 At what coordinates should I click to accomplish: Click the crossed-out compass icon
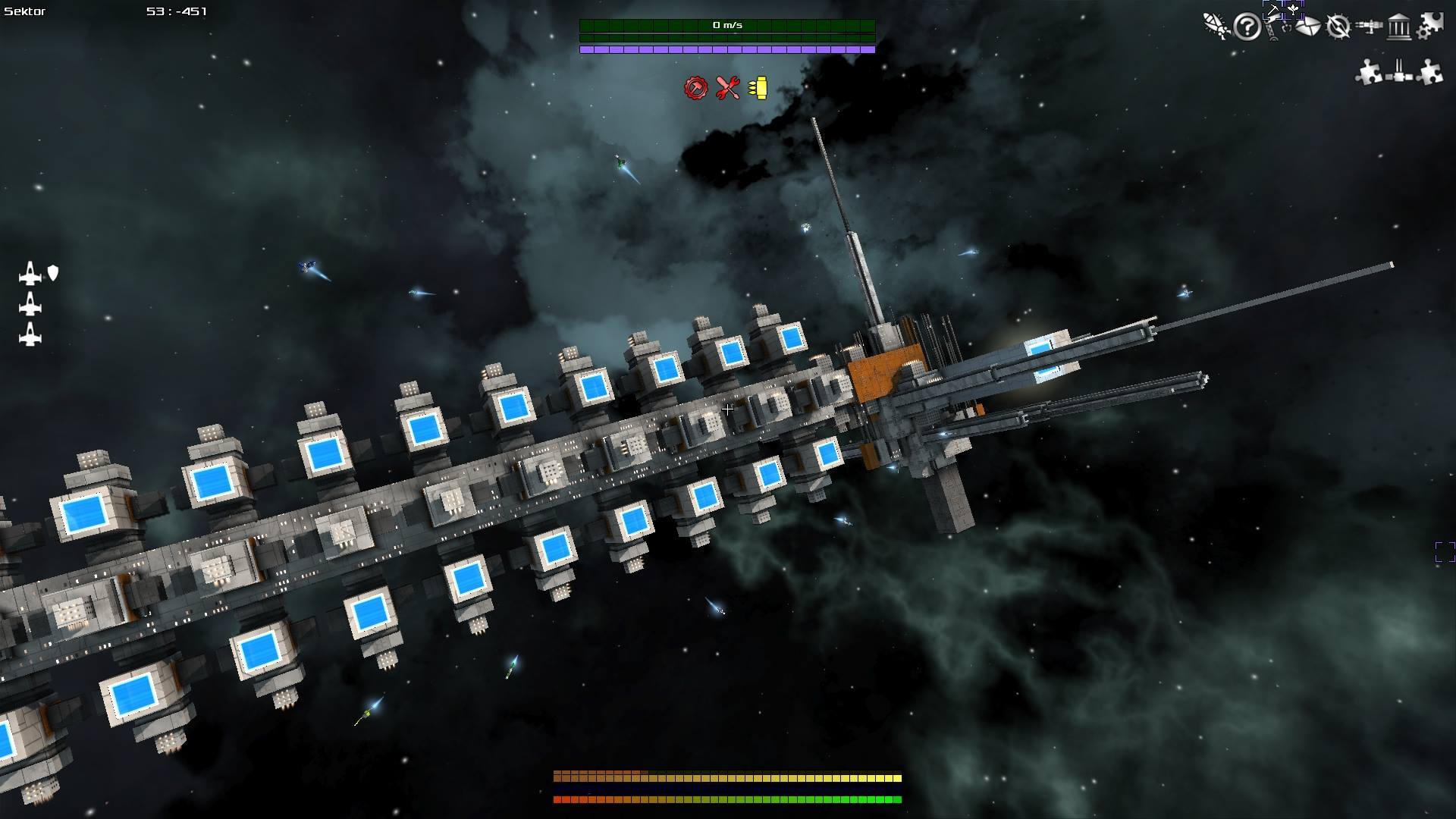coord(1338,27)
